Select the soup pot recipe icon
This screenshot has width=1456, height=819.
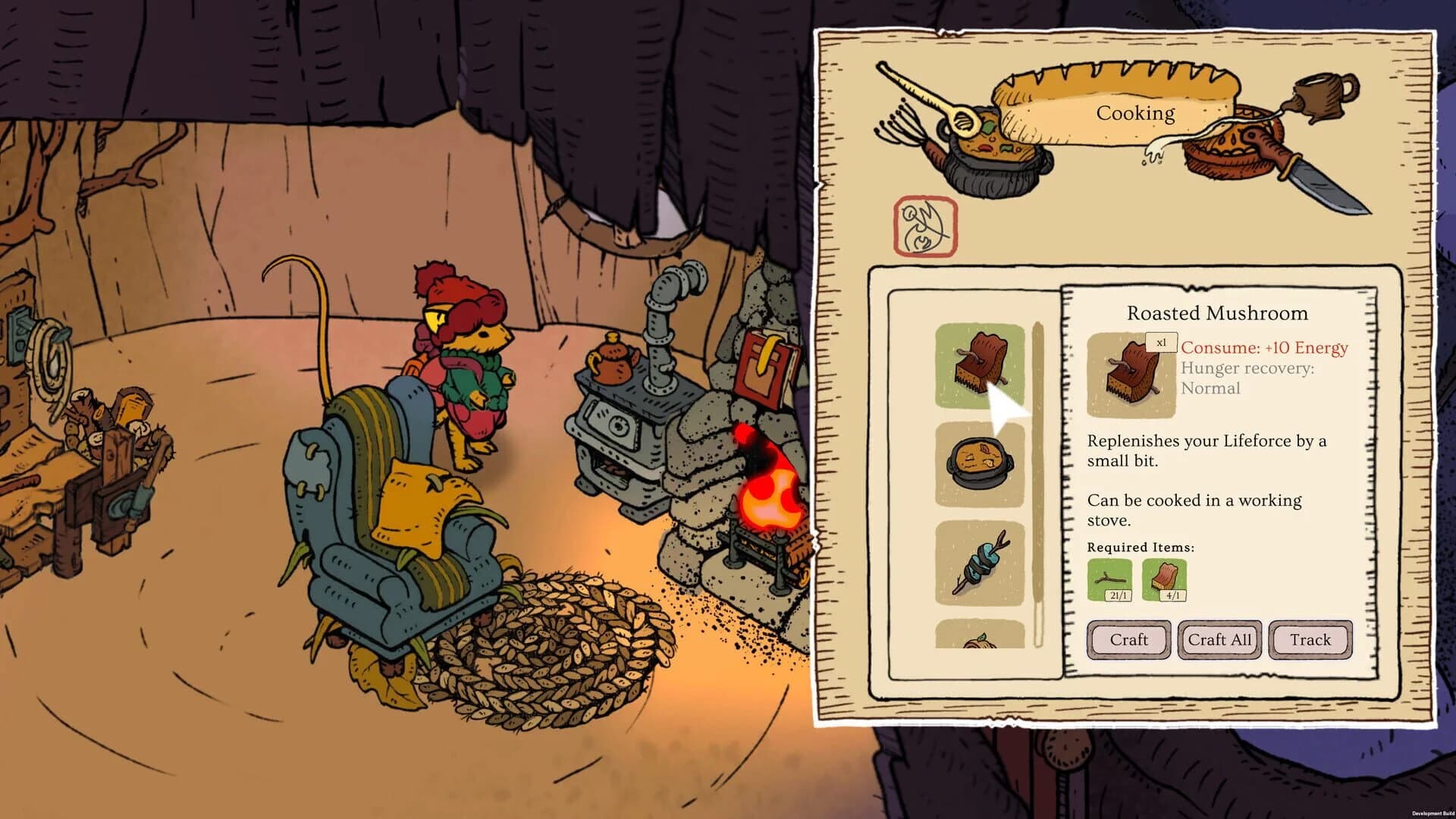tap(981, 461)
